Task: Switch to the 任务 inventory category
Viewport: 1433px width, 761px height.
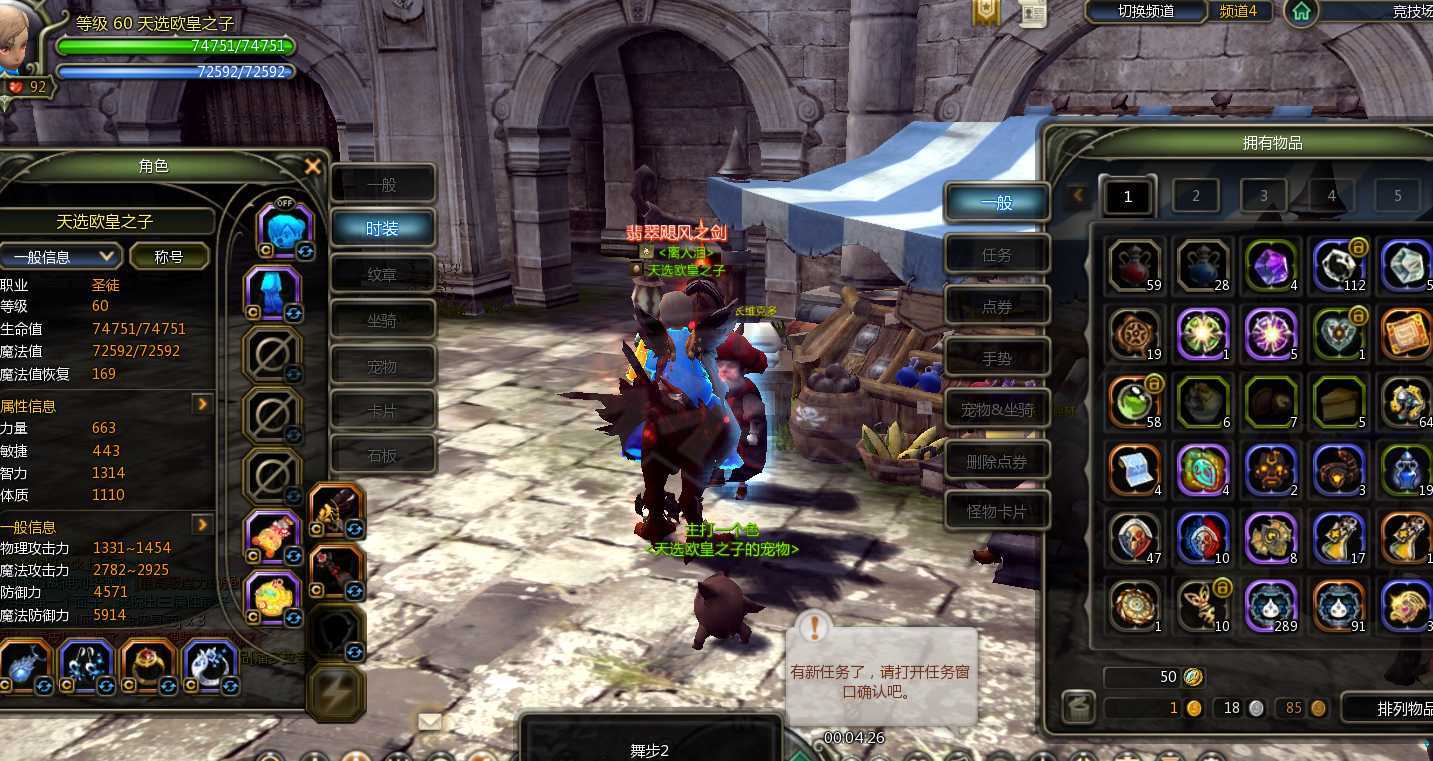Action: [x=997, y=255]
